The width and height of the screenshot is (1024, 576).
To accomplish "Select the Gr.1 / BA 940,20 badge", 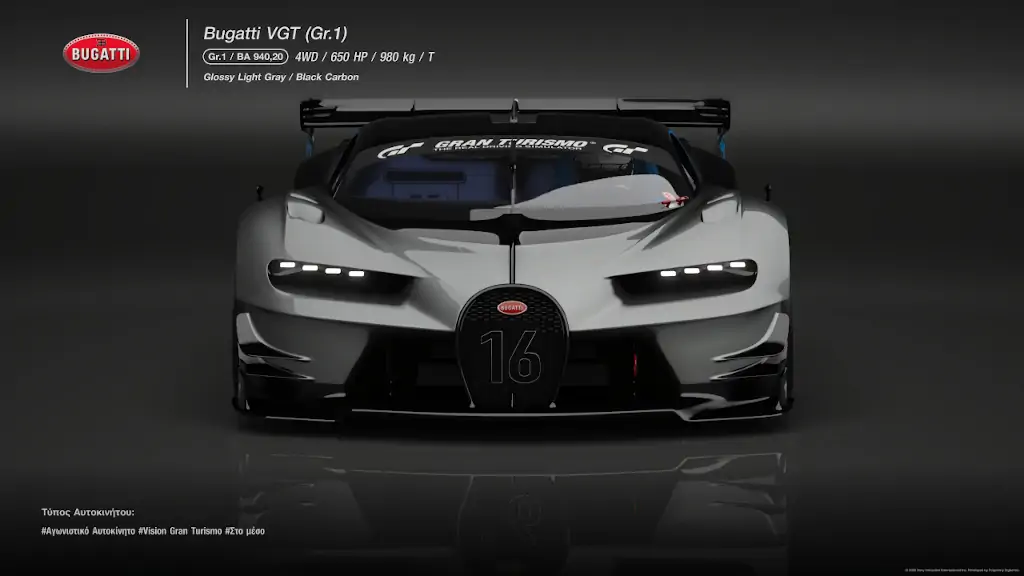I will pyautogui.click(x=245, y=57).
